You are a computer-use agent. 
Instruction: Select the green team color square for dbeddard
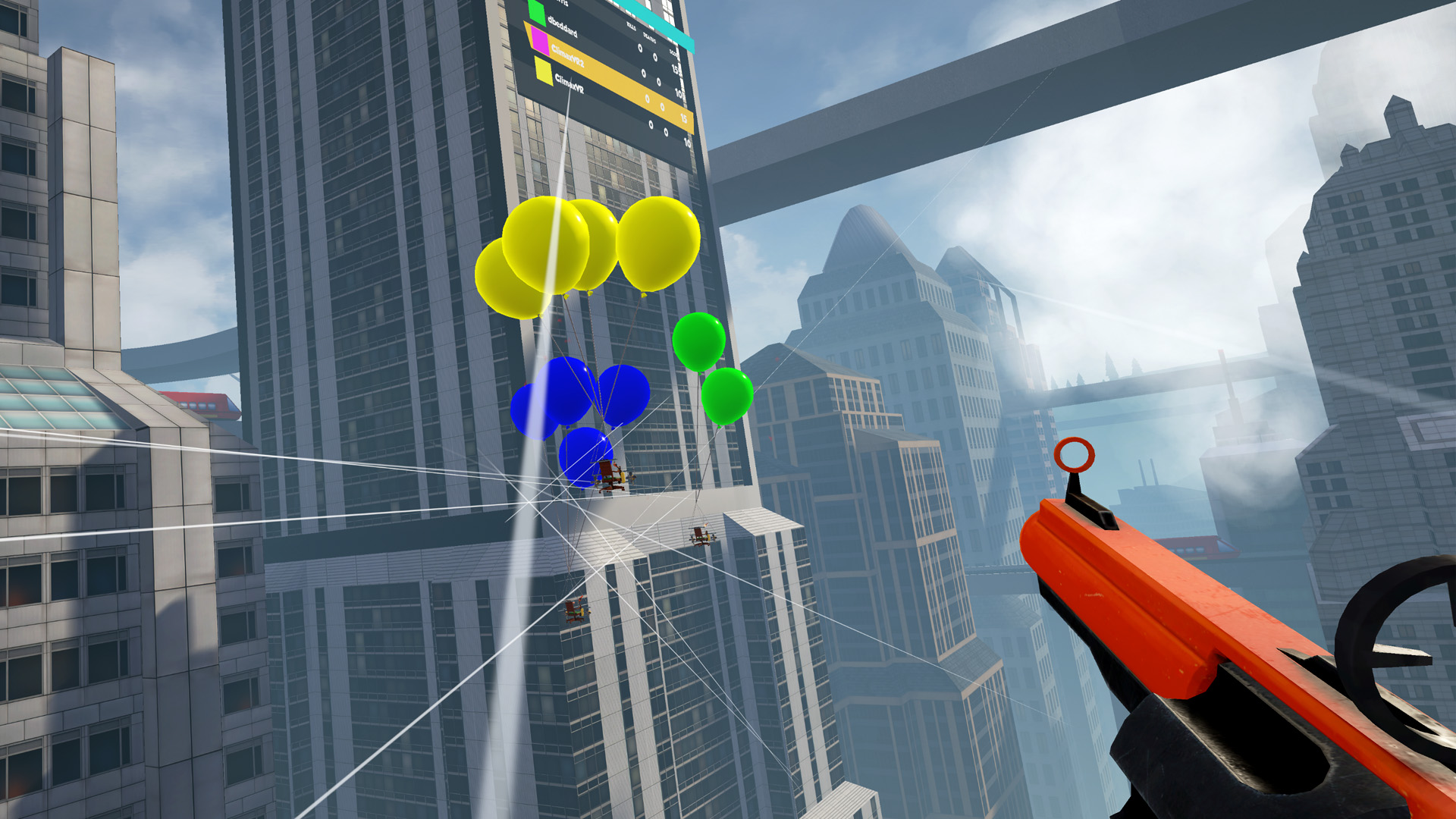[x=537, y=13]
